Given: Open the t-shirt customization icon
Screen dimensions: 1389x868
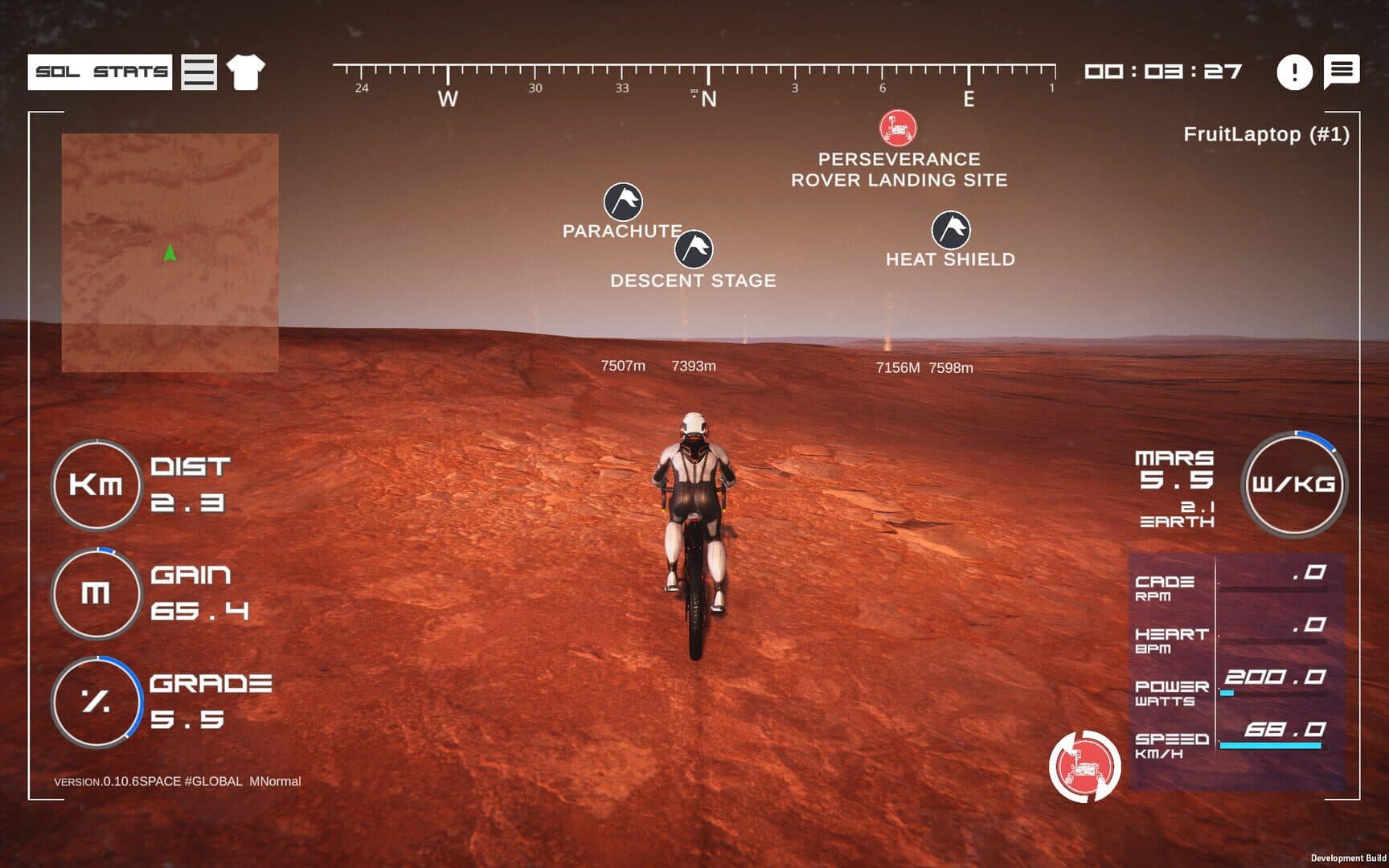Looking at the screenshot, I should [245, 72].
